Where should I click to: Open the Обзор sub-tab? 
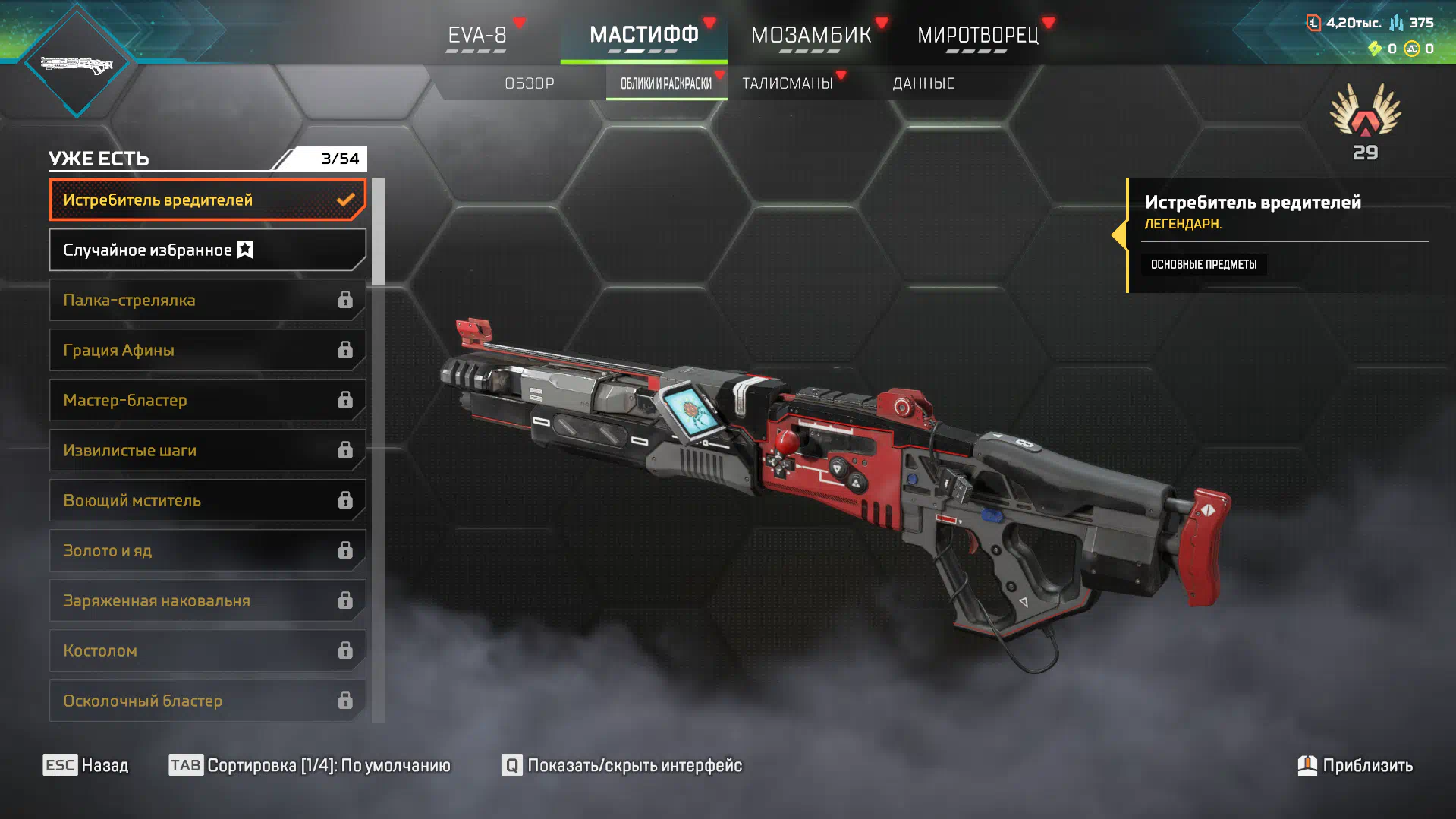pos(530,83)
